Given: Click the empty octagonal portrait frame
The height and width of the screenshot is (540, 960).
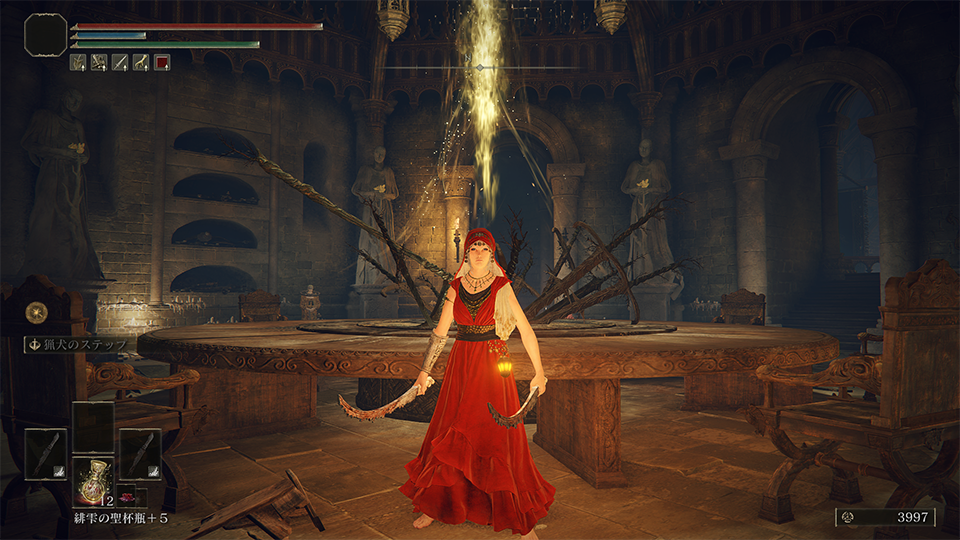Looking at the screenshot, I should pos(45,34).
